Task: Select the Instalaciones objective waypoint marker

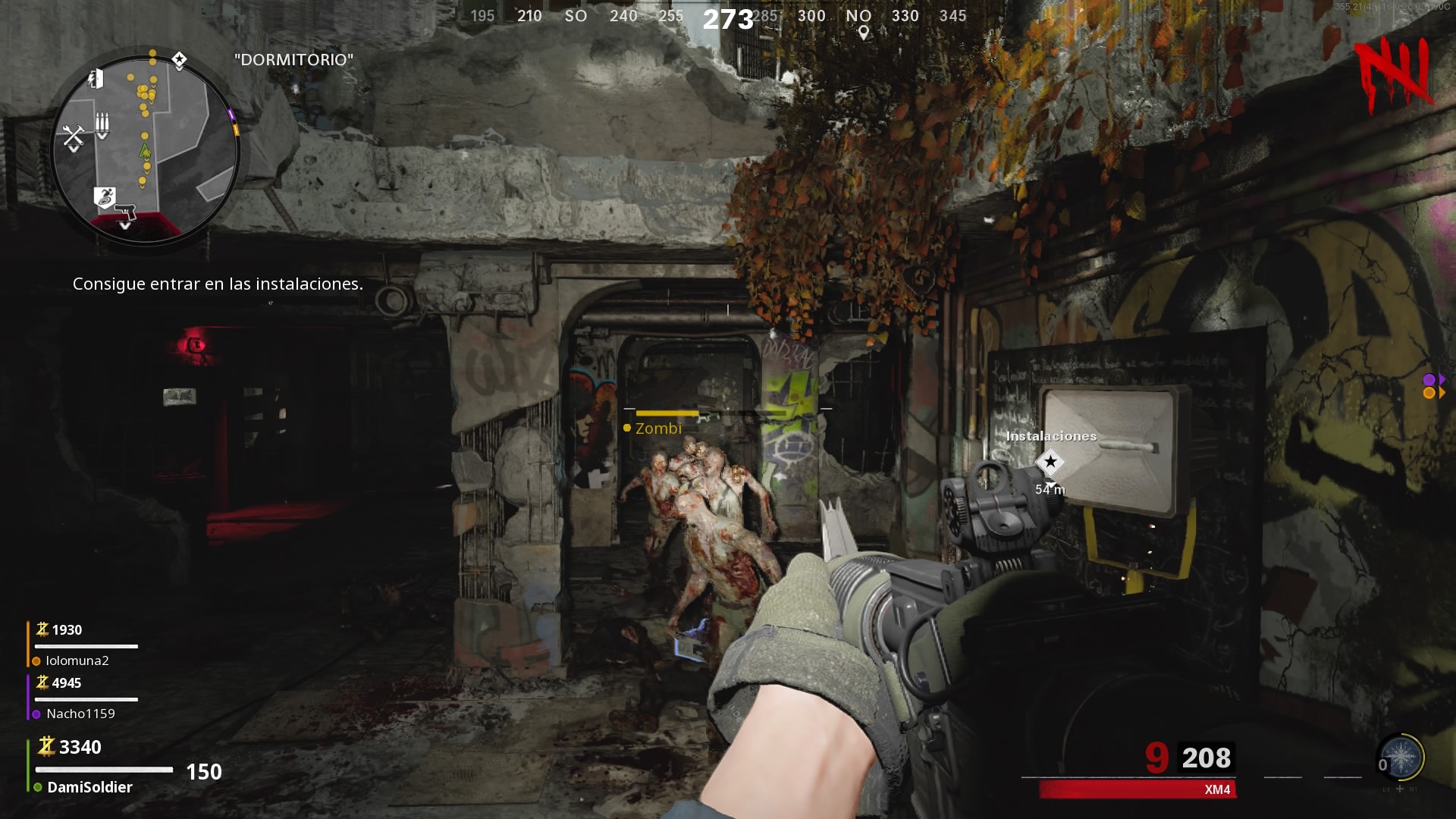Action: [1050, 461]
